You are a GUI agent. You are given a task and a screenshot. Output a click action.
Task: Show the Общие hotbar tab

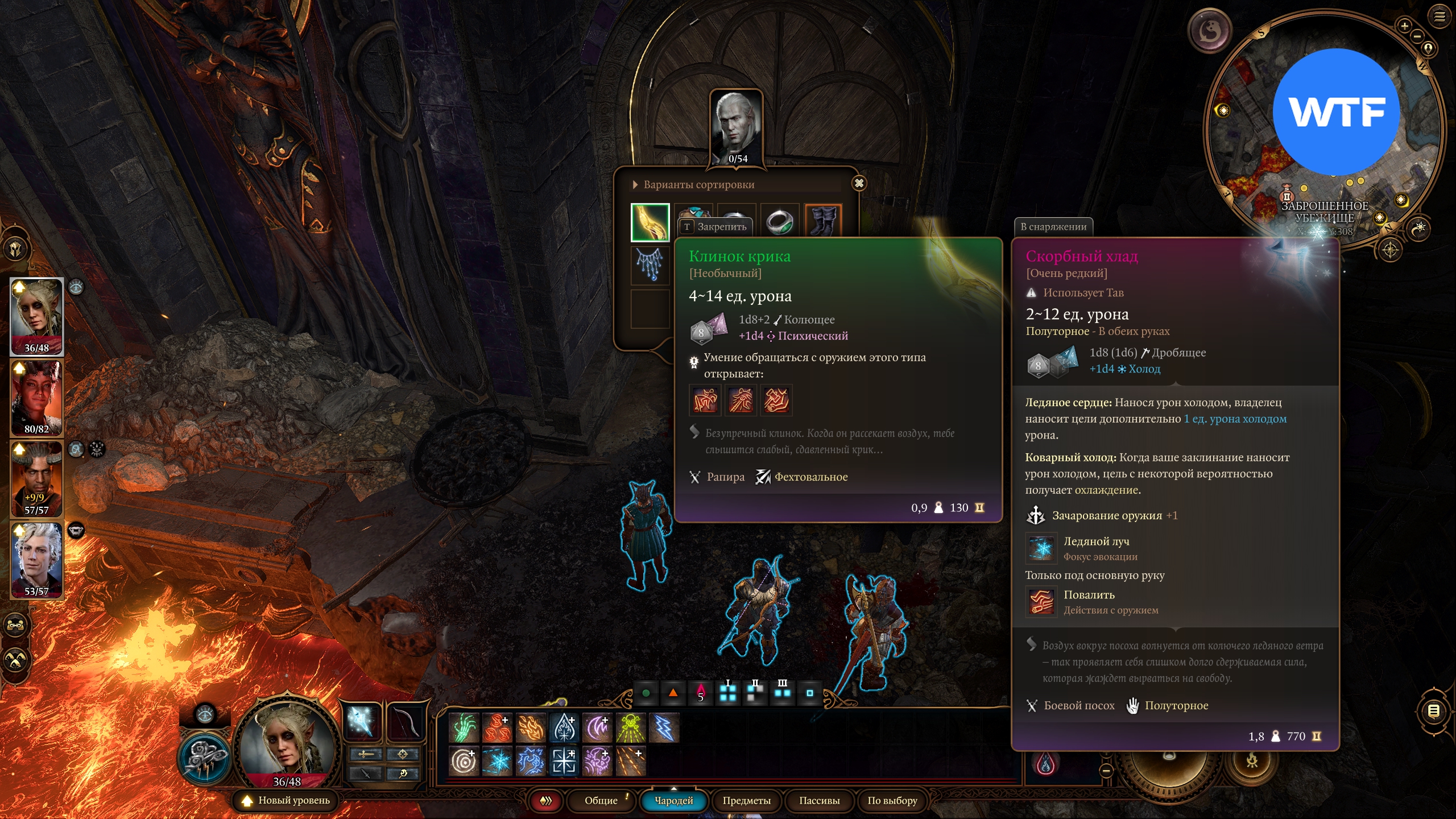[x=601, y=801]
